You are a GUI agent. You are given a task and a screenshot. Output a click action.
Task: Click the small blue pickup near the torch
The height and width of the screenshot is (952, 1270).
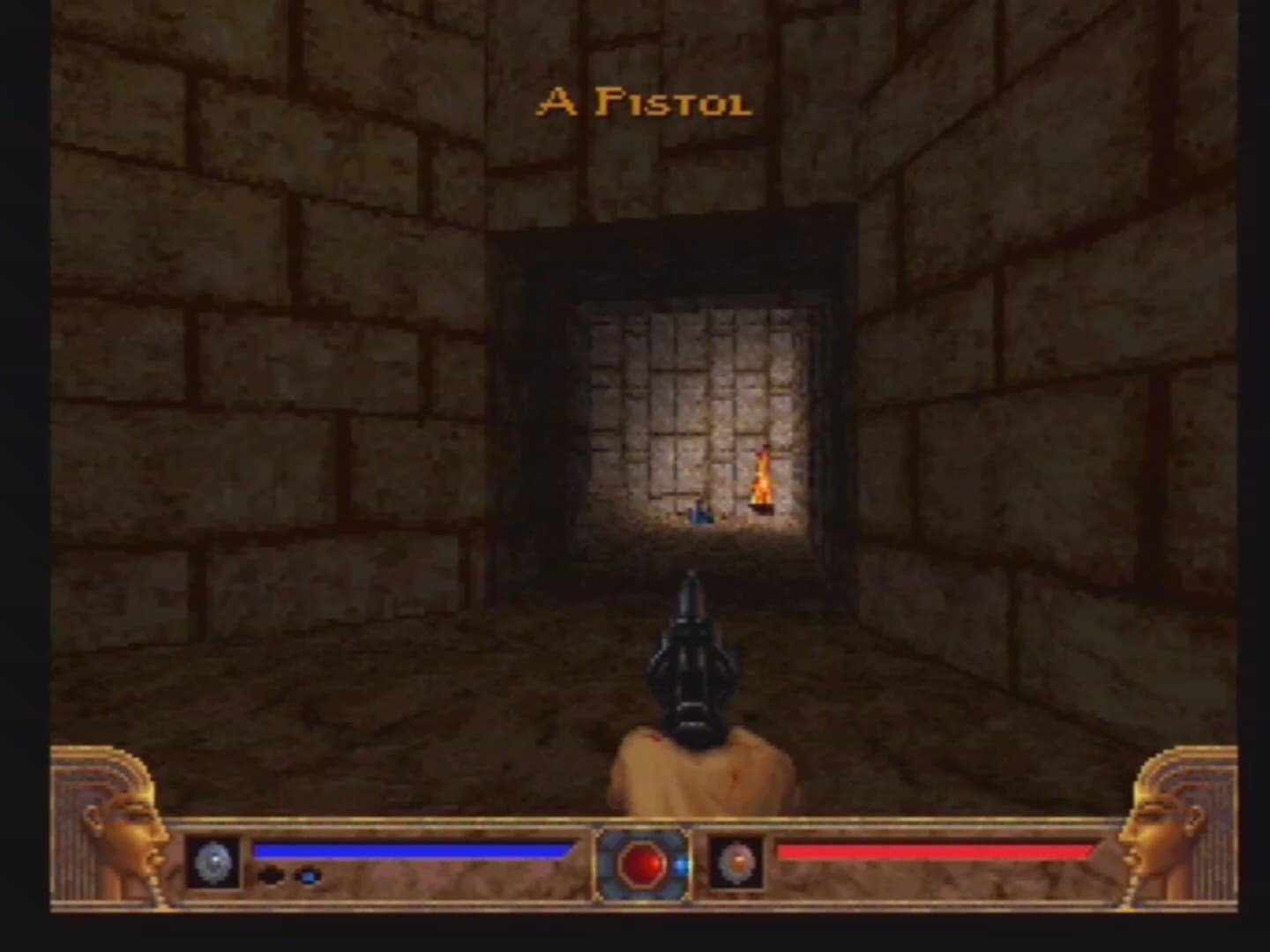click(701, 516)
